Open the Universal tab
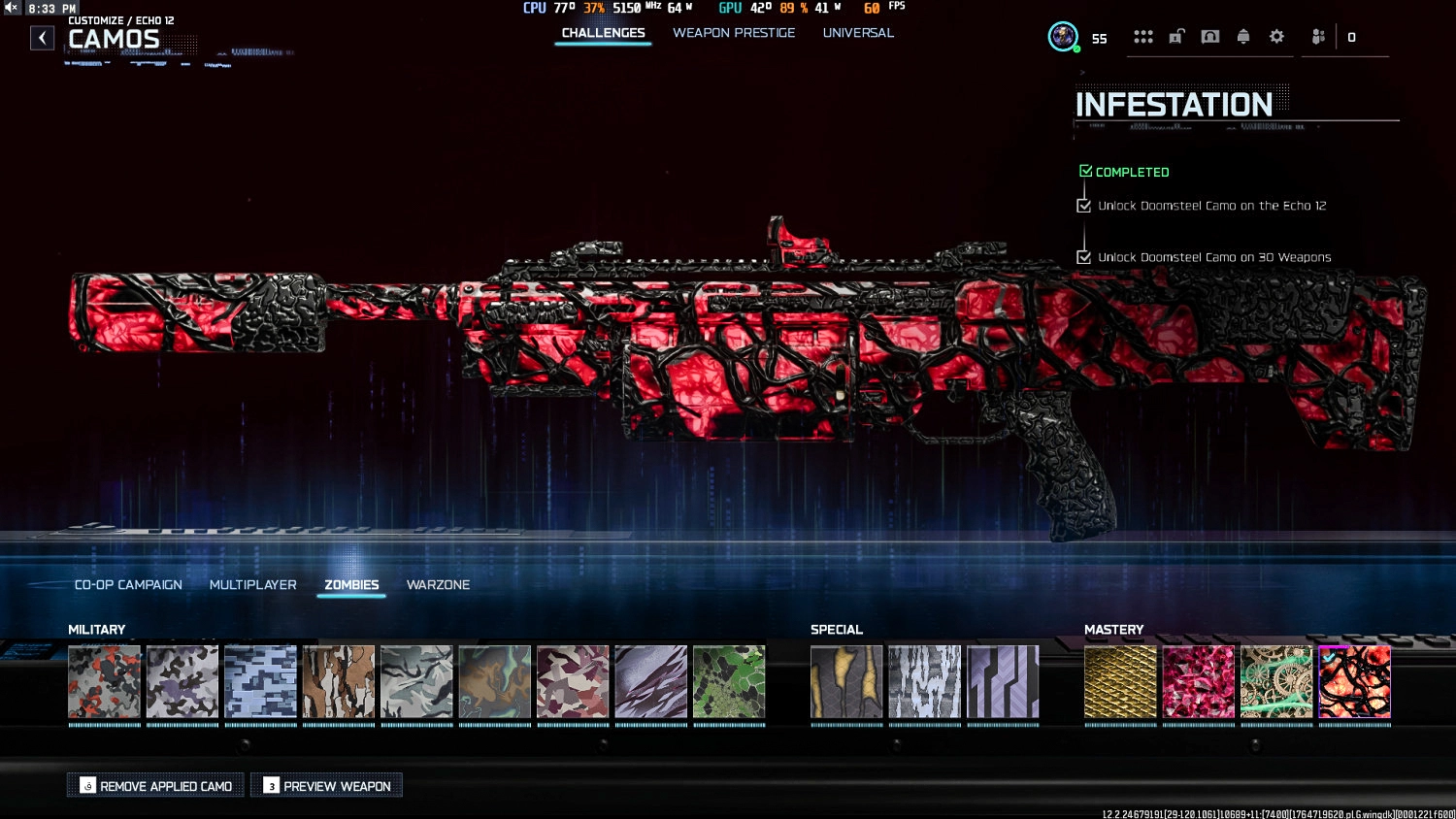Image resolution: width=1456 pixels, height=819 pixels. tap(858, 32)
